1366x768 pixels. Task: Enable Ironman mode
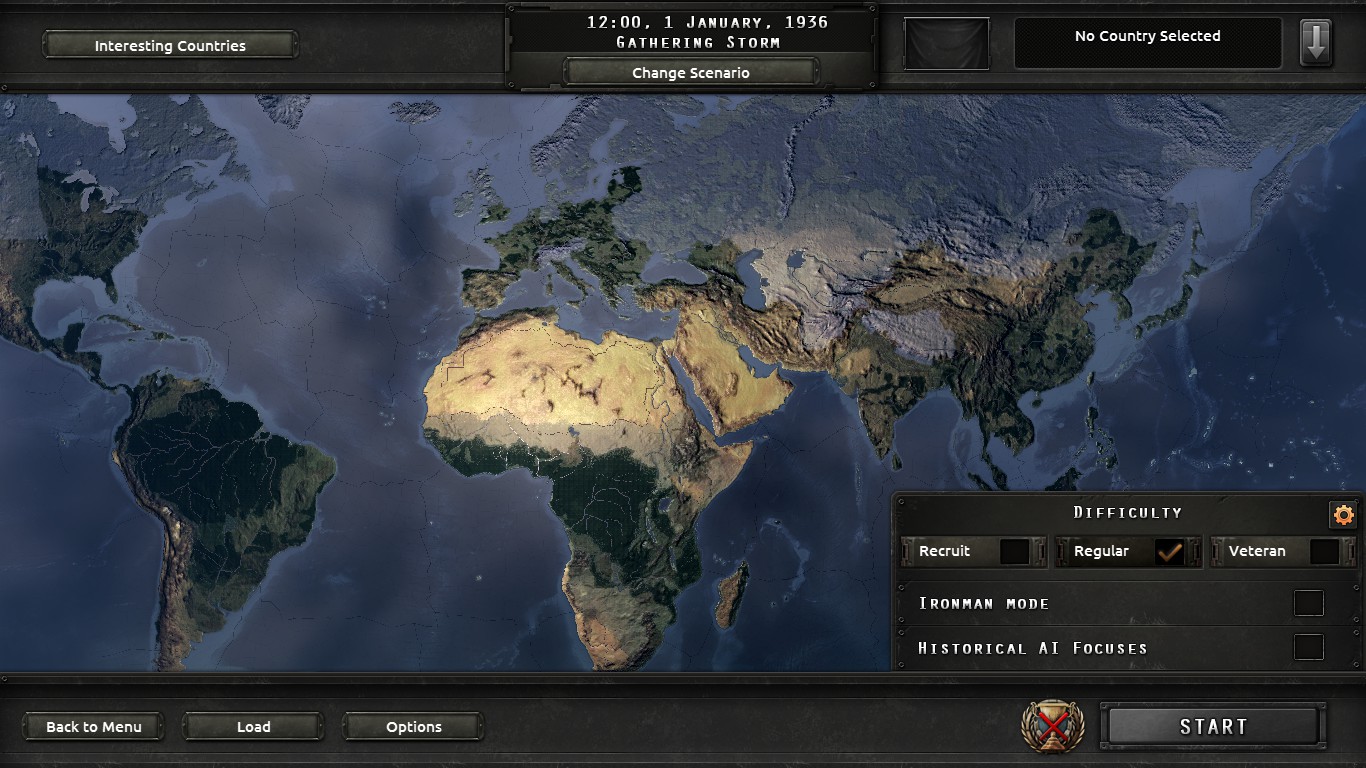tap(1308, 603)
